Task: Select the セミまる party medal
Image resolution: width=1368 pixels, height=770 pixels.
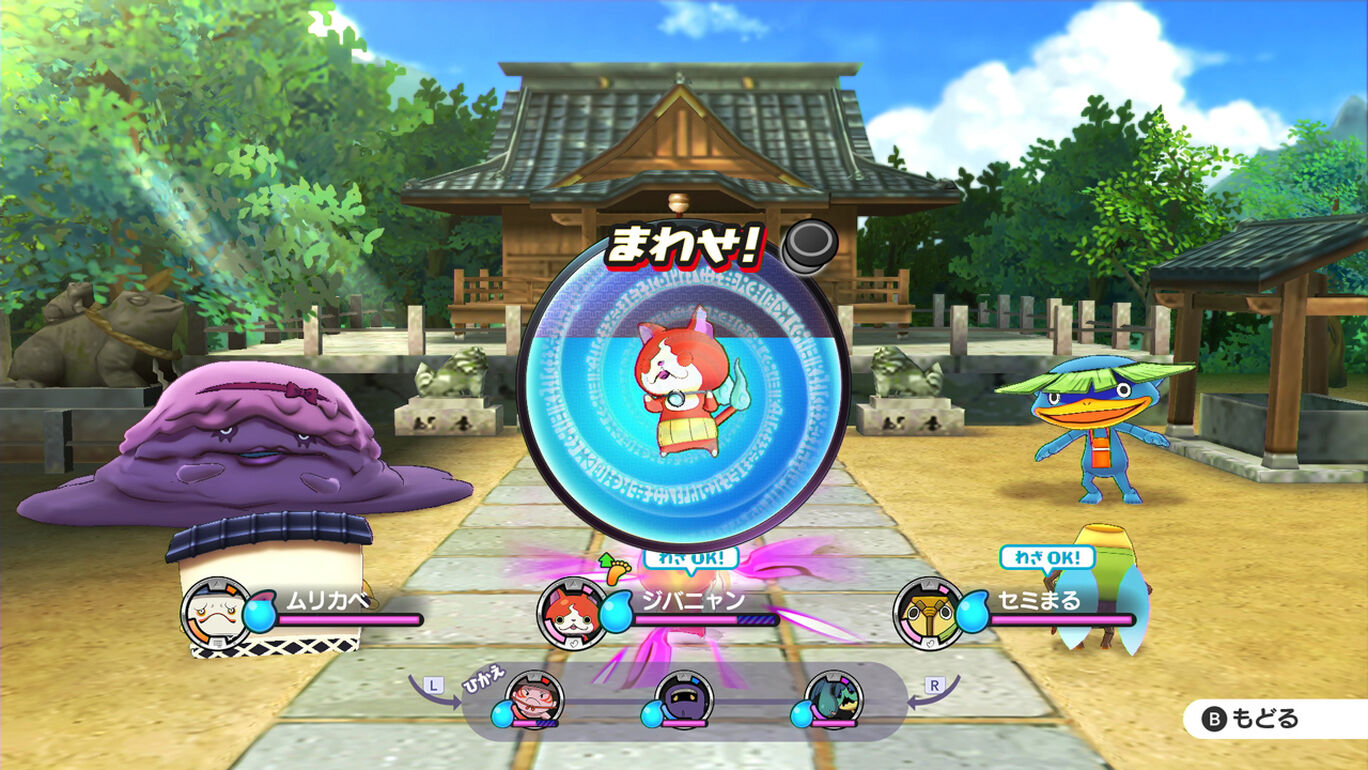Action: (929, 613)
